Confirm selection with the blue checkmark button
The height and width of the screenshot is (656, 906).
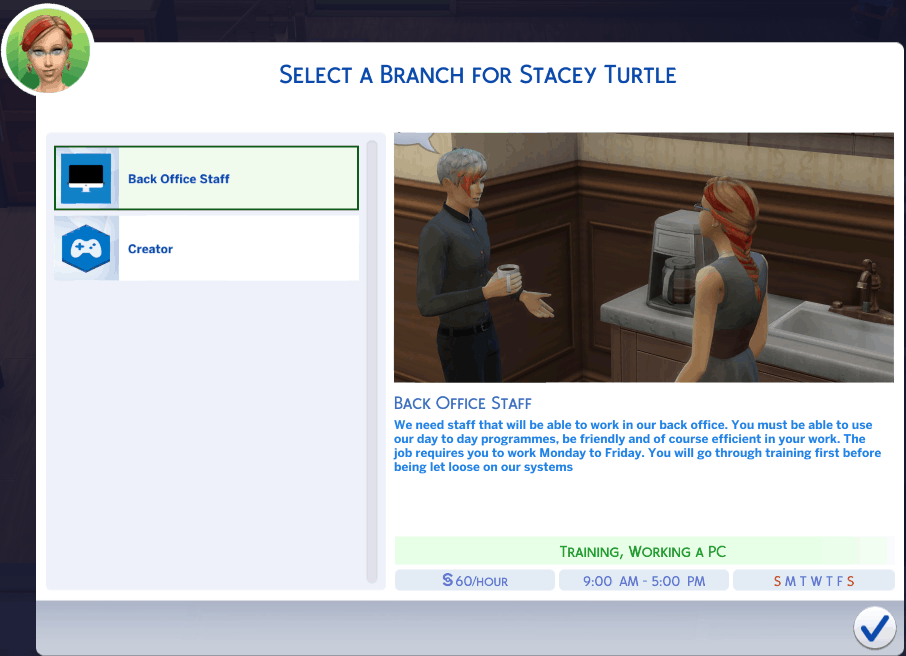tap(874, 627)
